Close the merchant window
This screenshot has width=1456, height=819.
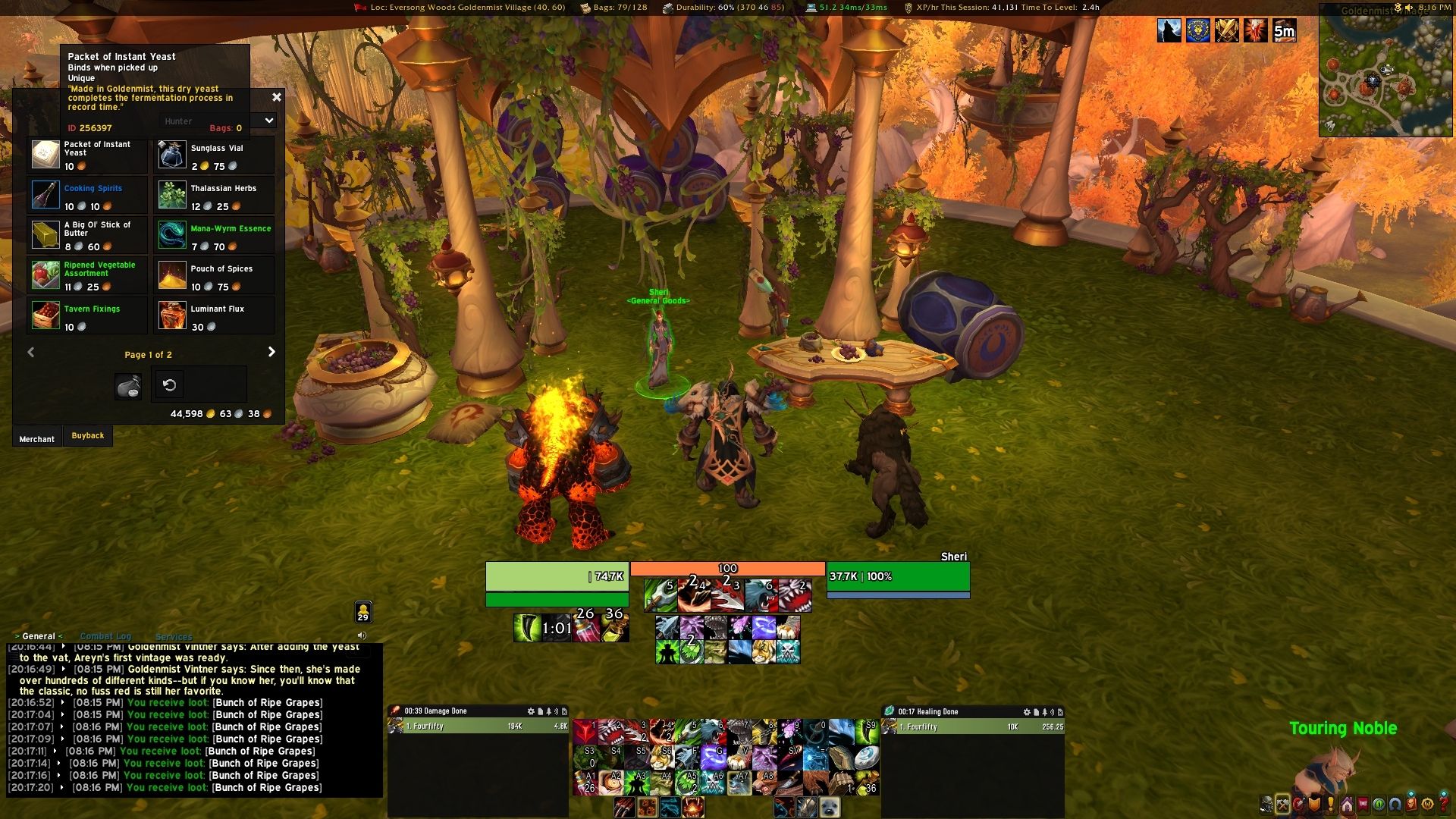pos(277,97)
